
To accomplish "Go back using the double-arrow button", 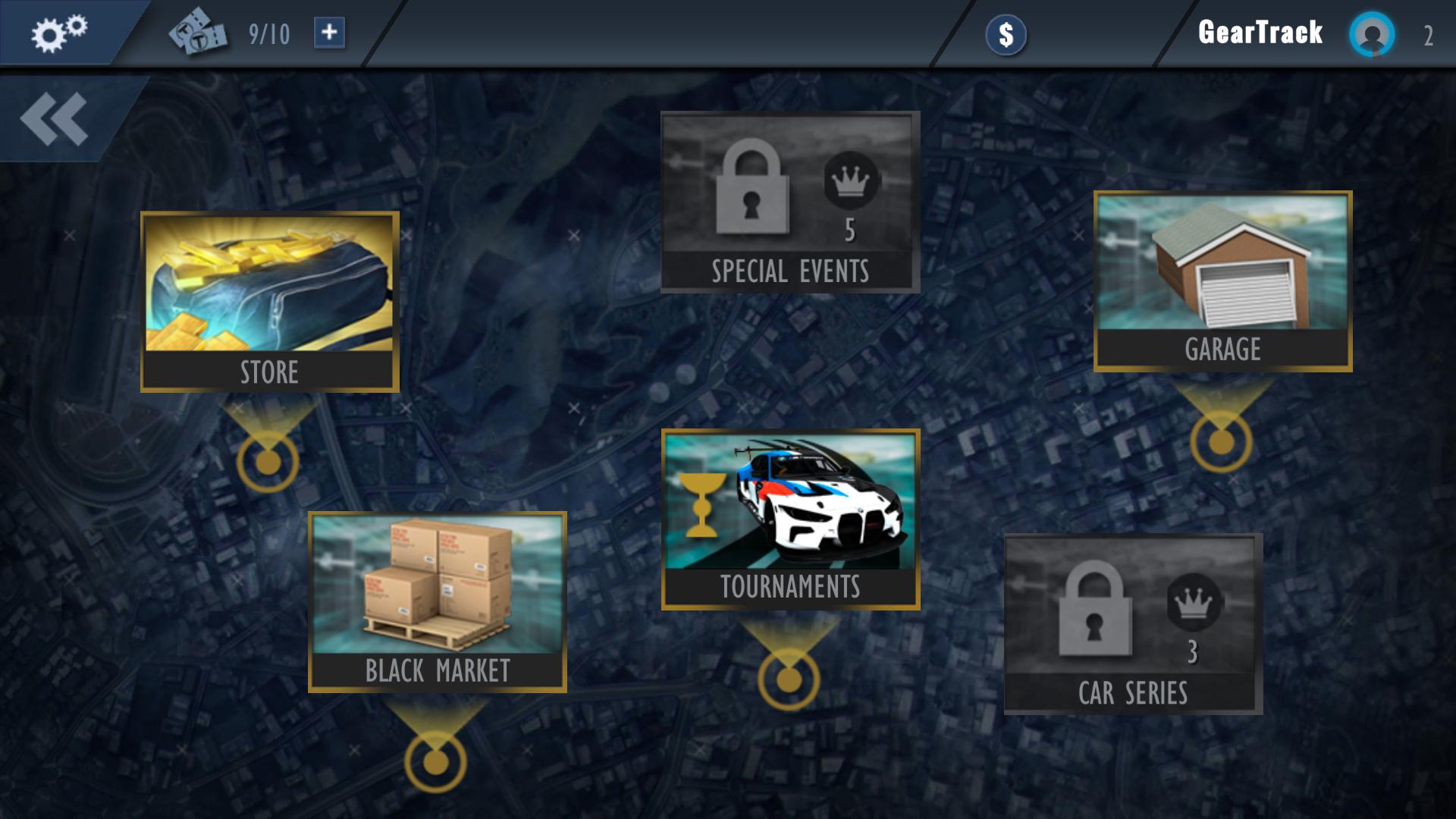I will [55, 119].
